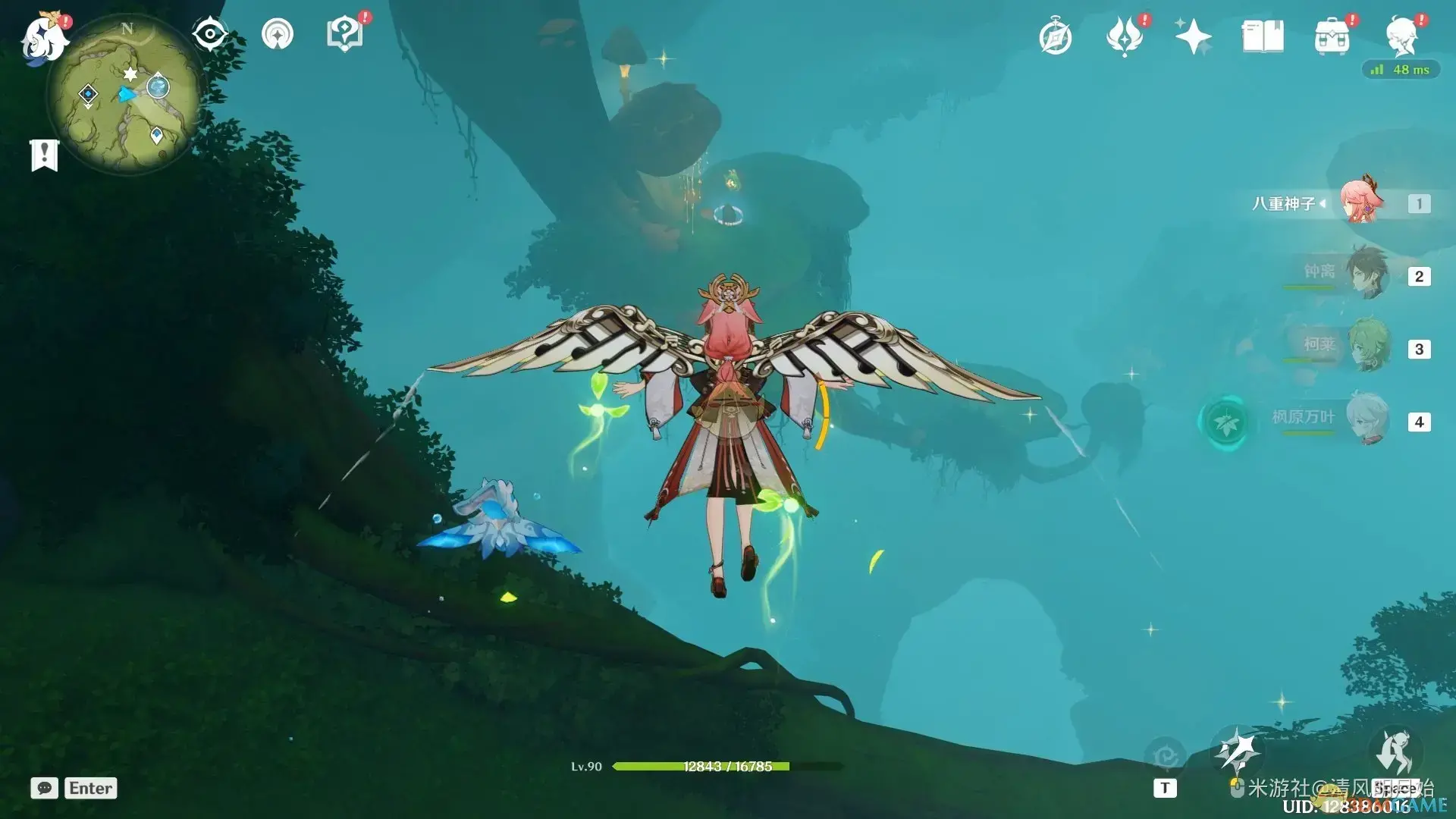Switch to party member 钟离
1456x819 pixels.
[1367, 275]
